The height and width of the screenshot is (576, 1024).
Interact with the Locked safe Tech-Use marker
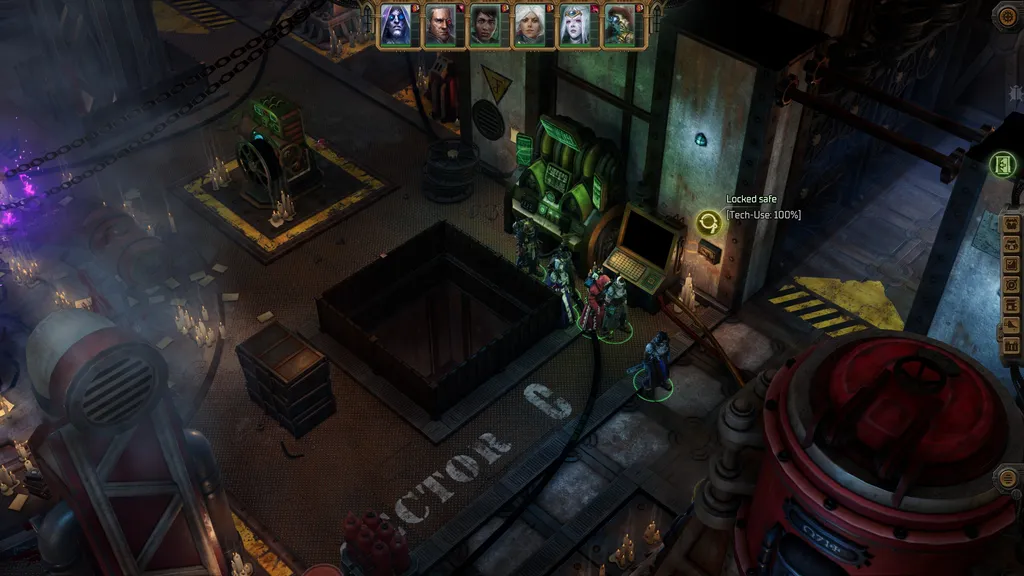(x=710, y=222)
